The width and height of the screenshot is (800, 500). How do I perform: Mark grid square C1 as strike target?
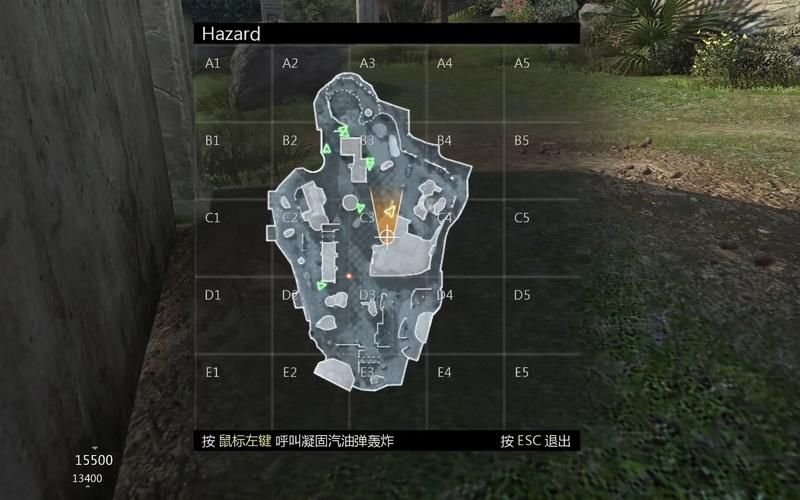[233, 238]
